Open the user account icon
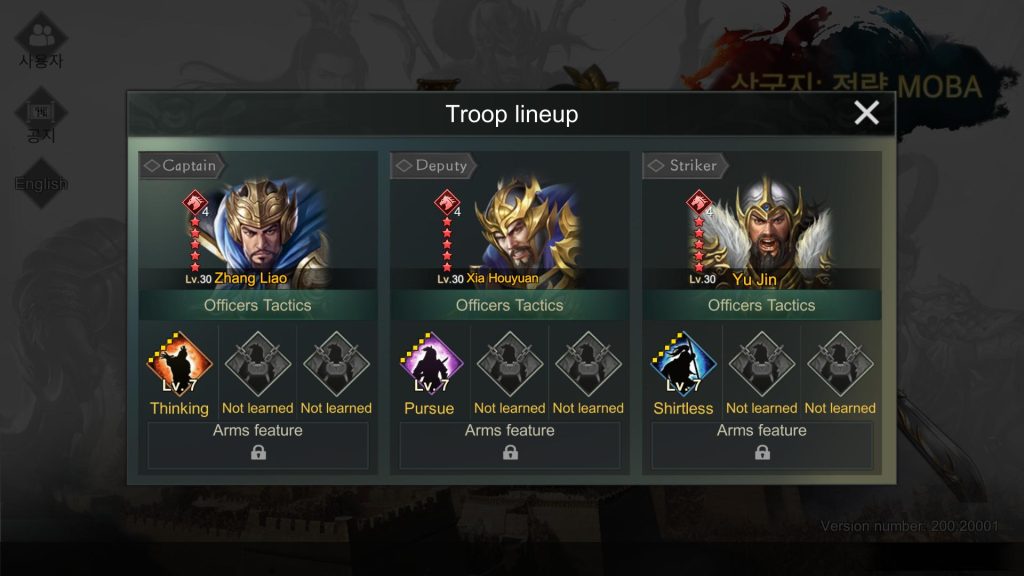Screen dimensions: 1024x576 (x=41, y=40)
